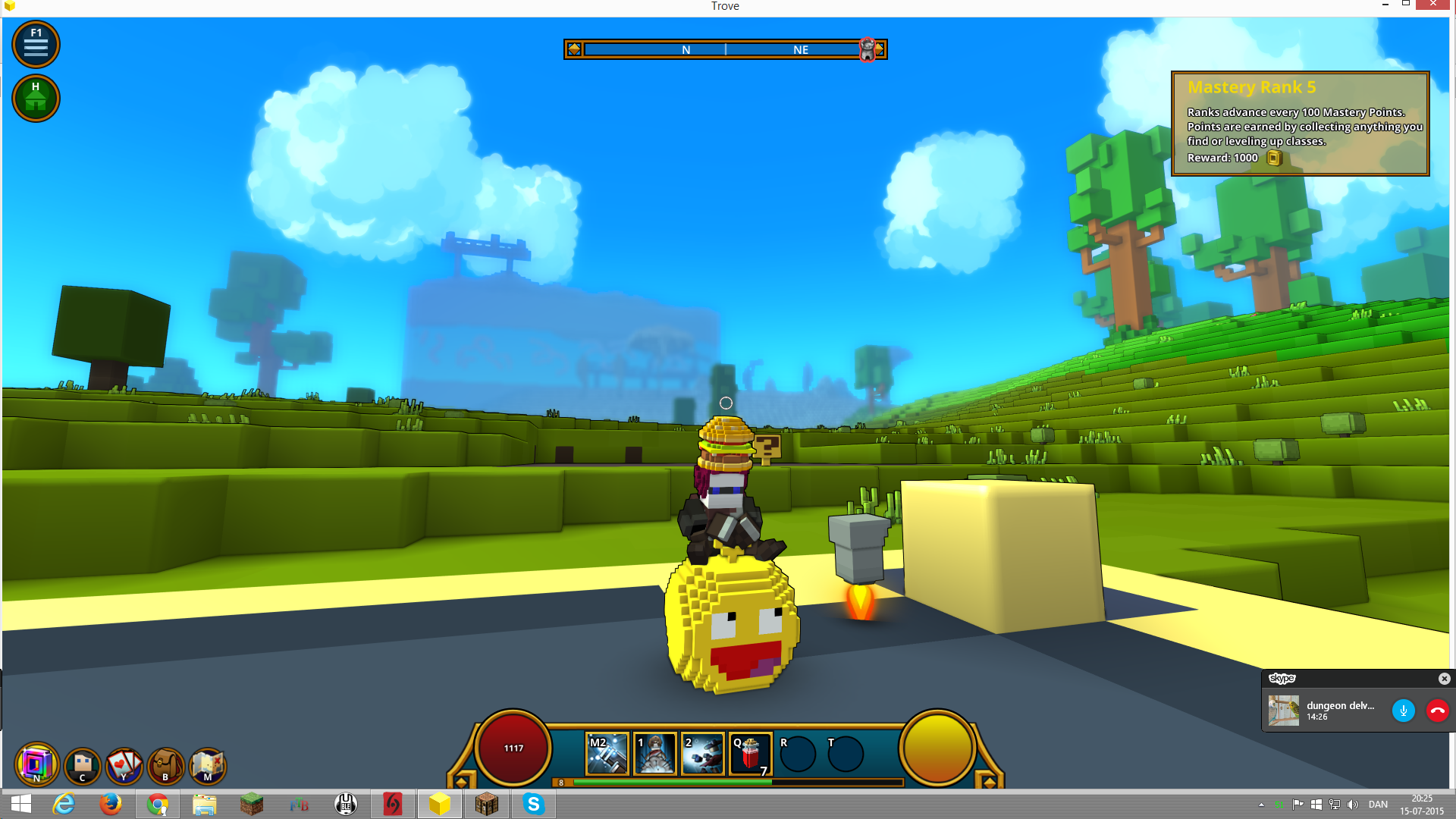This screenshot has width=1456, height=819.
Task: Open the F1 main menu button
Action: (x=36, y=45)
